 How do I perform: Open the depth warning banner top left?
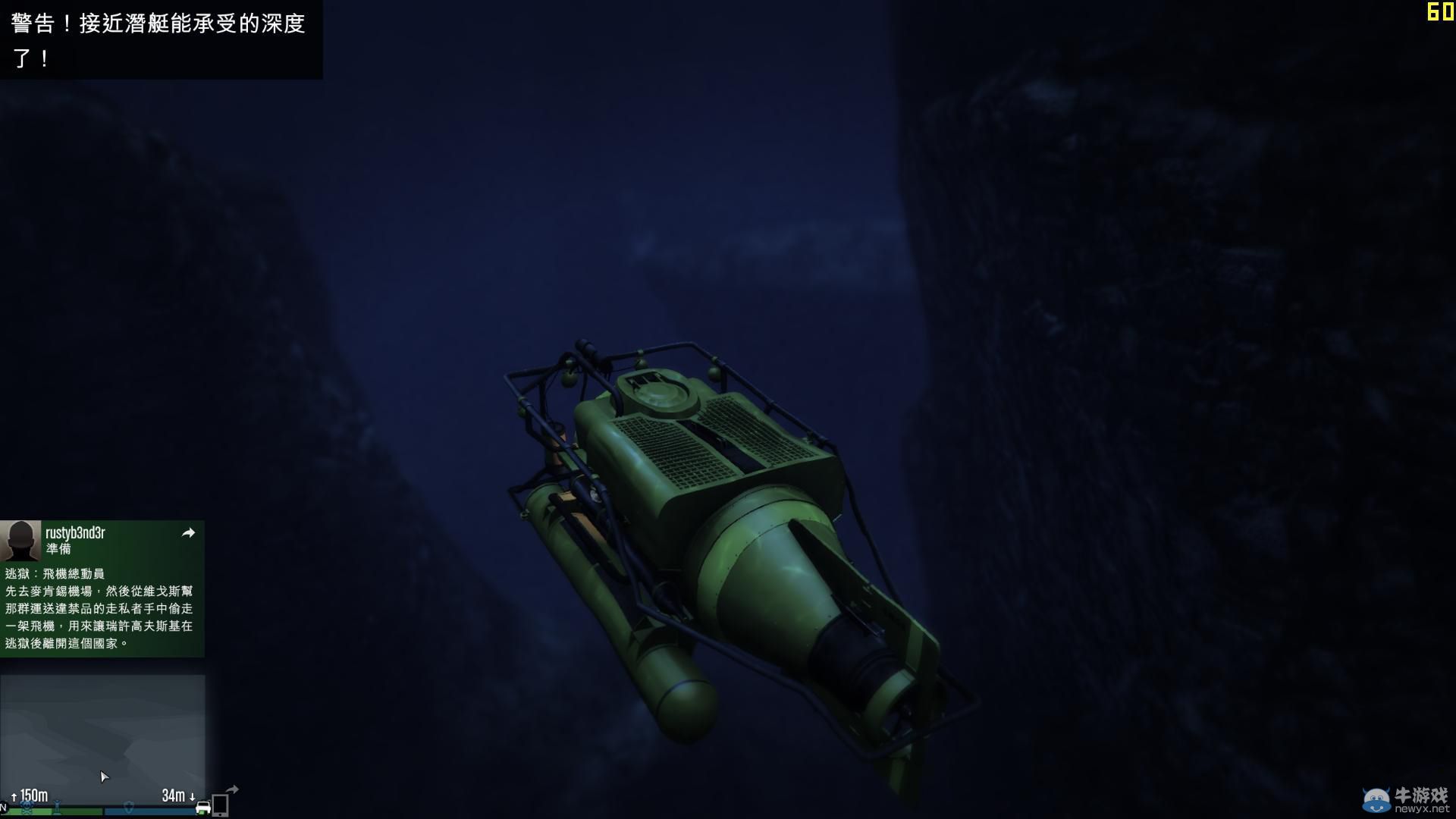pos(159,38)
